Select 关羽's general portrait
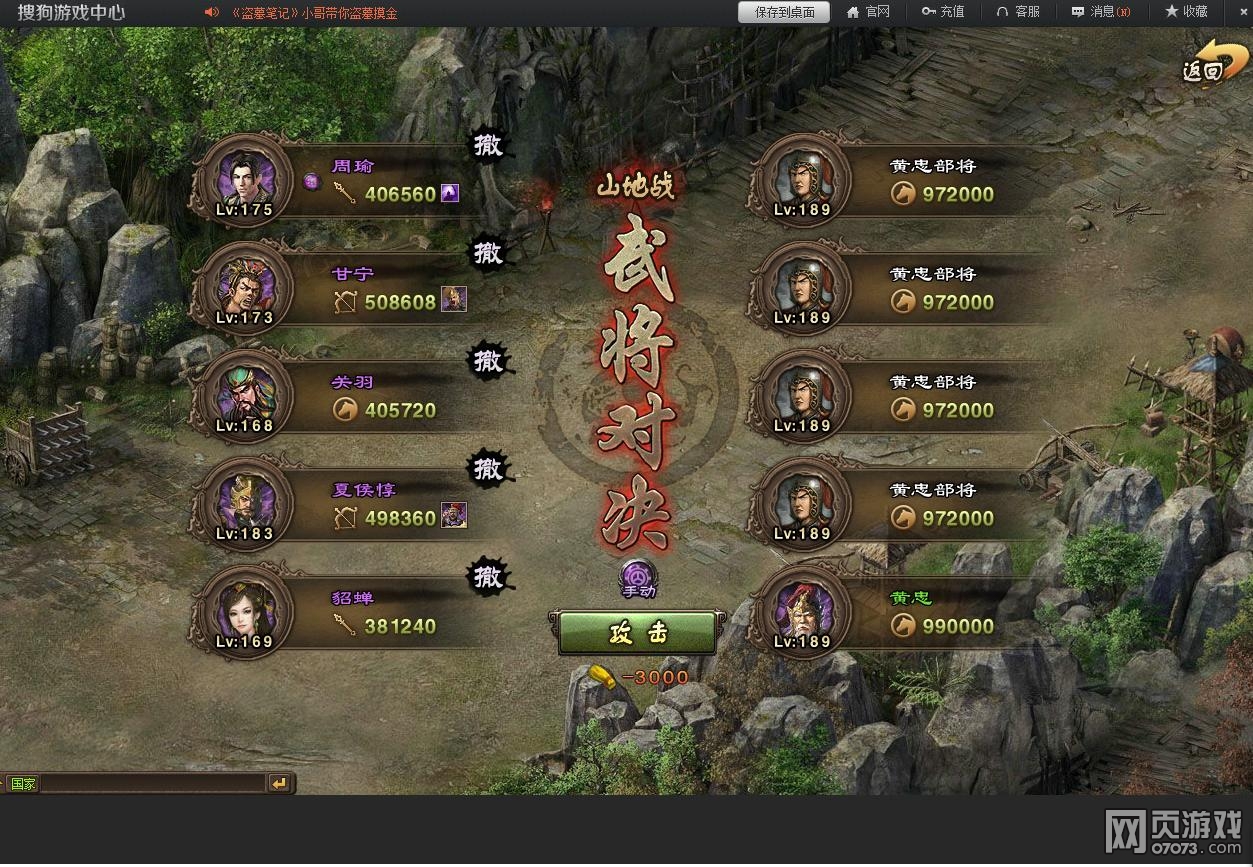Viewport: 1253px width, 867px height. (244, 396)
